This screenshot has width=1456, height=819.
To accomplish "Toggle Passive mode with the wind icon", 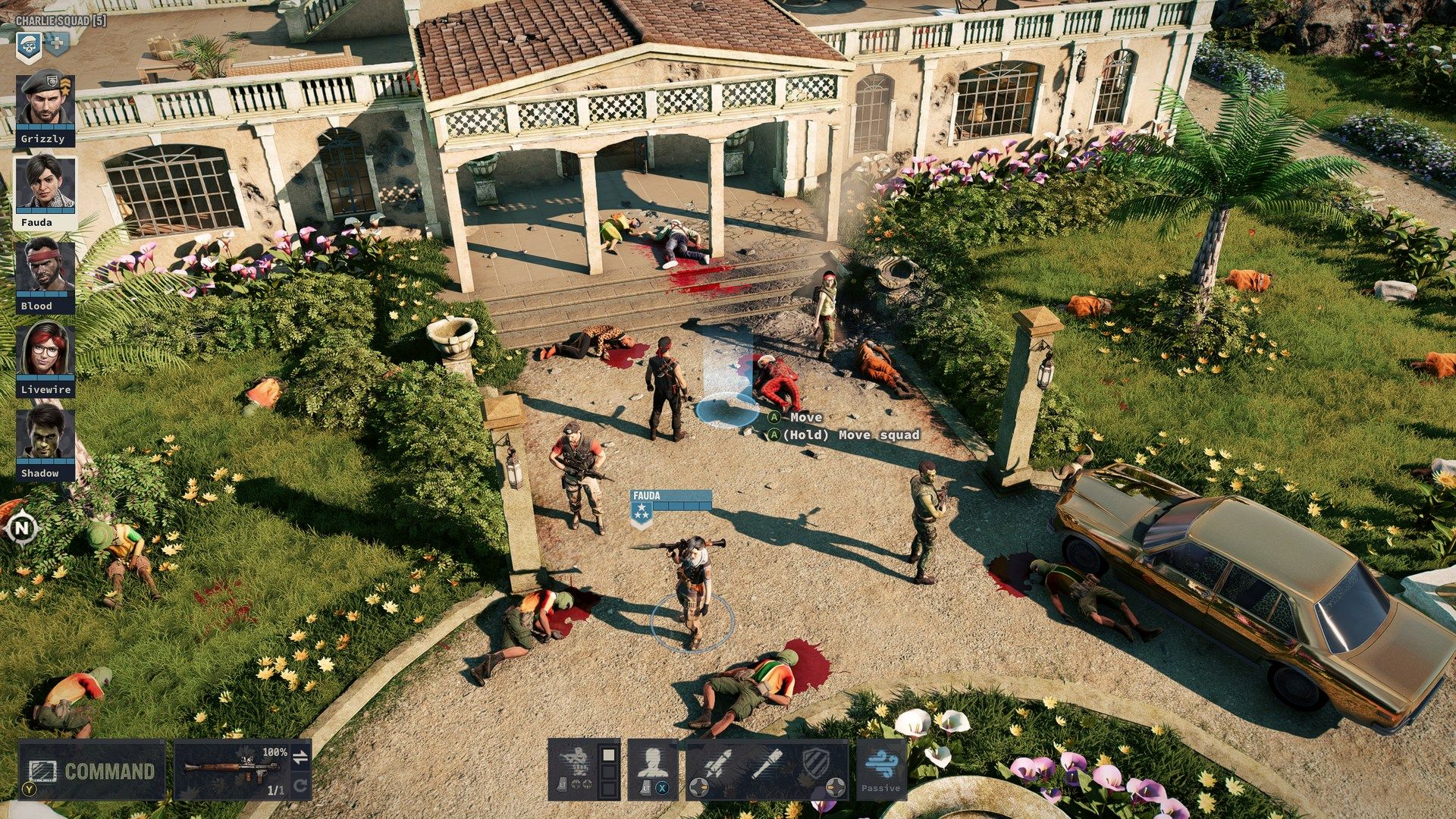I will click(x=882, y=762).
